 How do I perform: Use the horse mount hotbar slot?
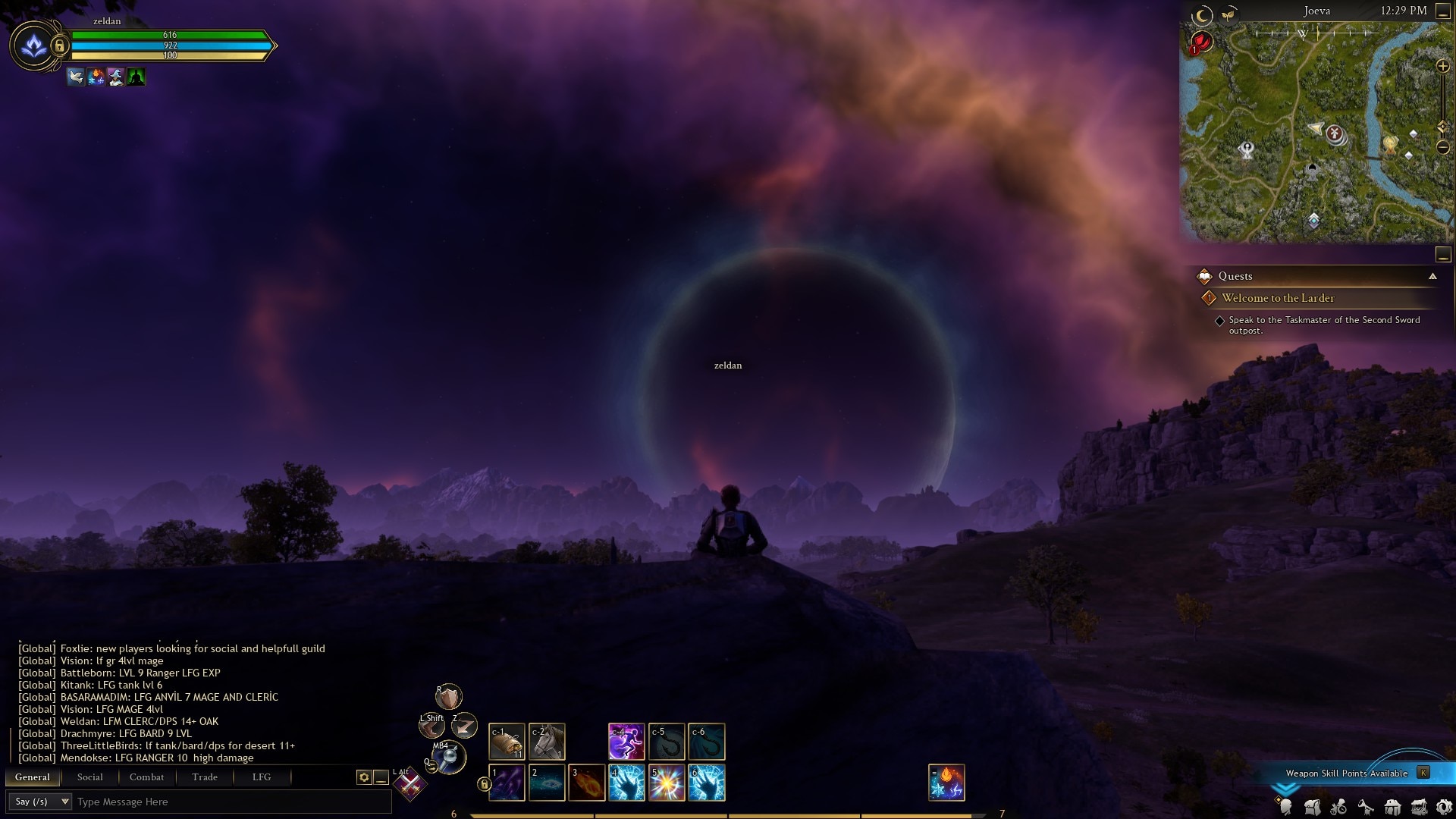[547, 742]
